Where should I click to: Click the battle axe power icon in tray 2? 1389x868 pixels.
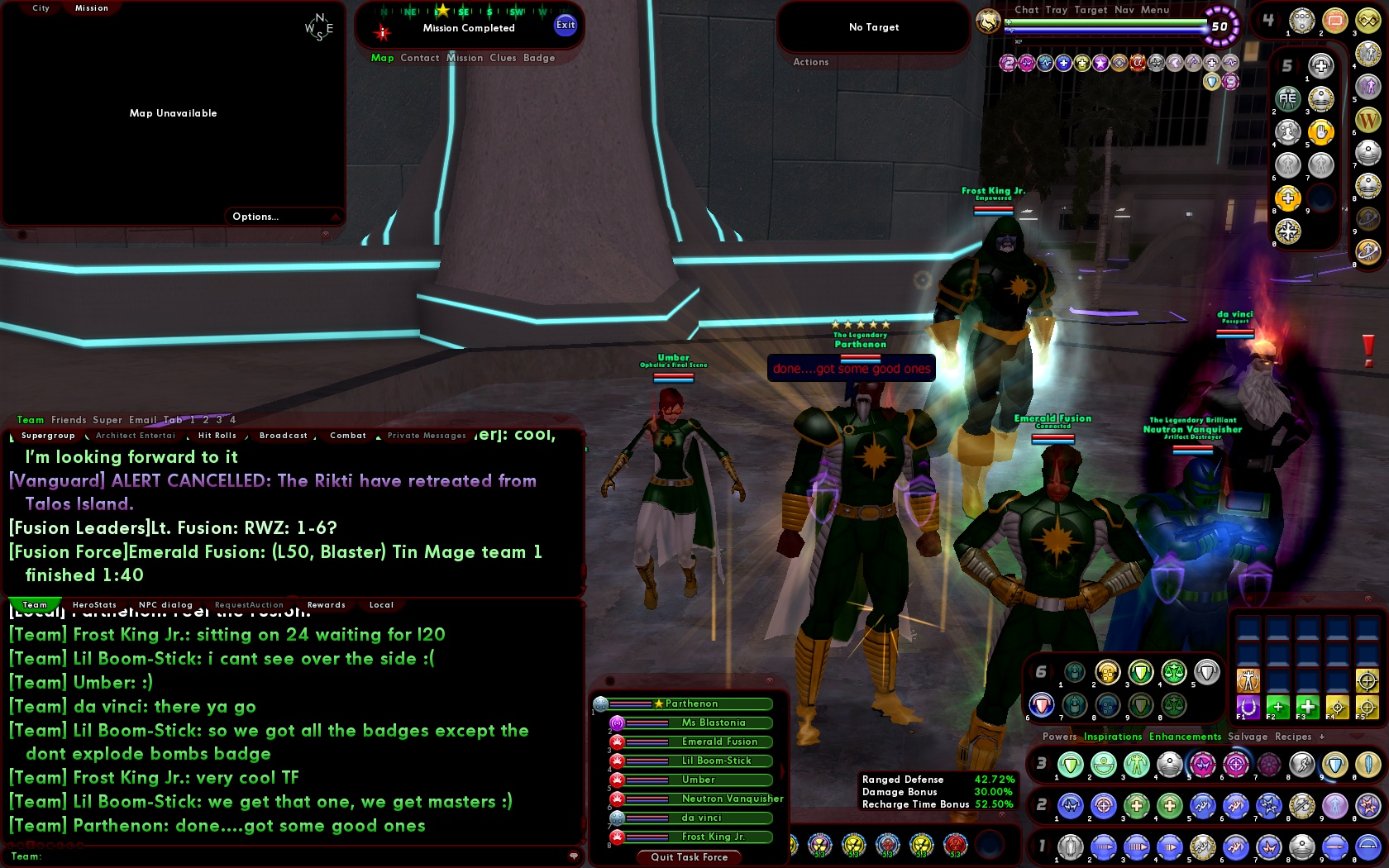coord(1301,806)
